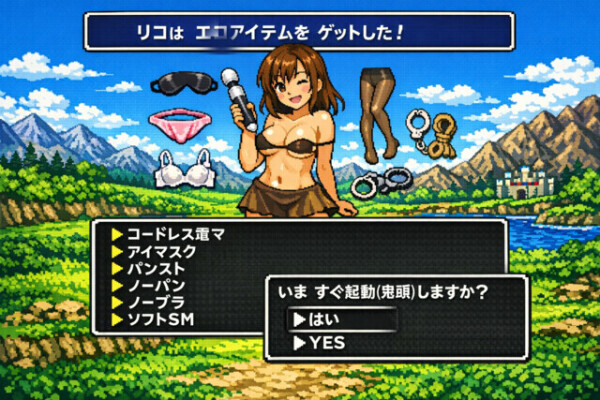
Task: Select the ノーパン item row
Action: pyautogui.click(x=154, y=285)
